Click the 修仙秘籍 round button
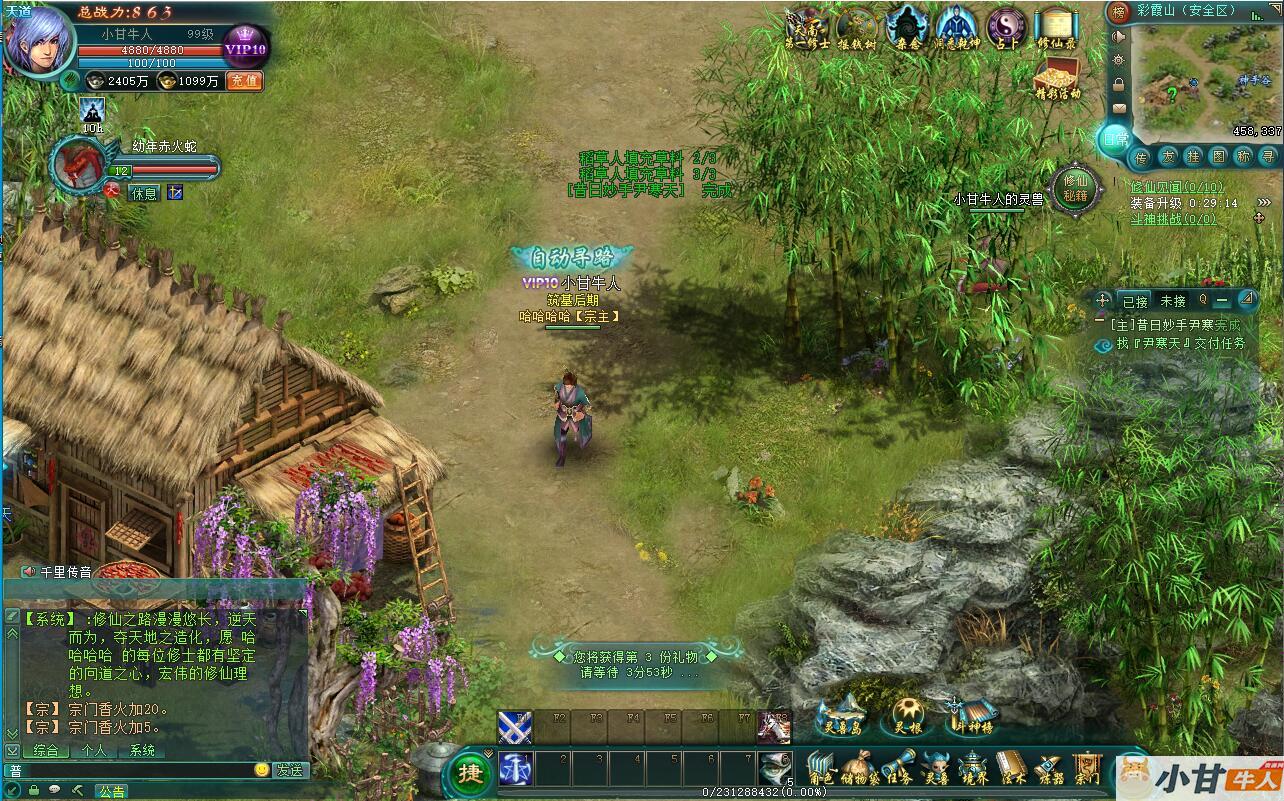The width and height of the screenshot is (1284, 801). pyautogui.click(x=1076, y=188)
